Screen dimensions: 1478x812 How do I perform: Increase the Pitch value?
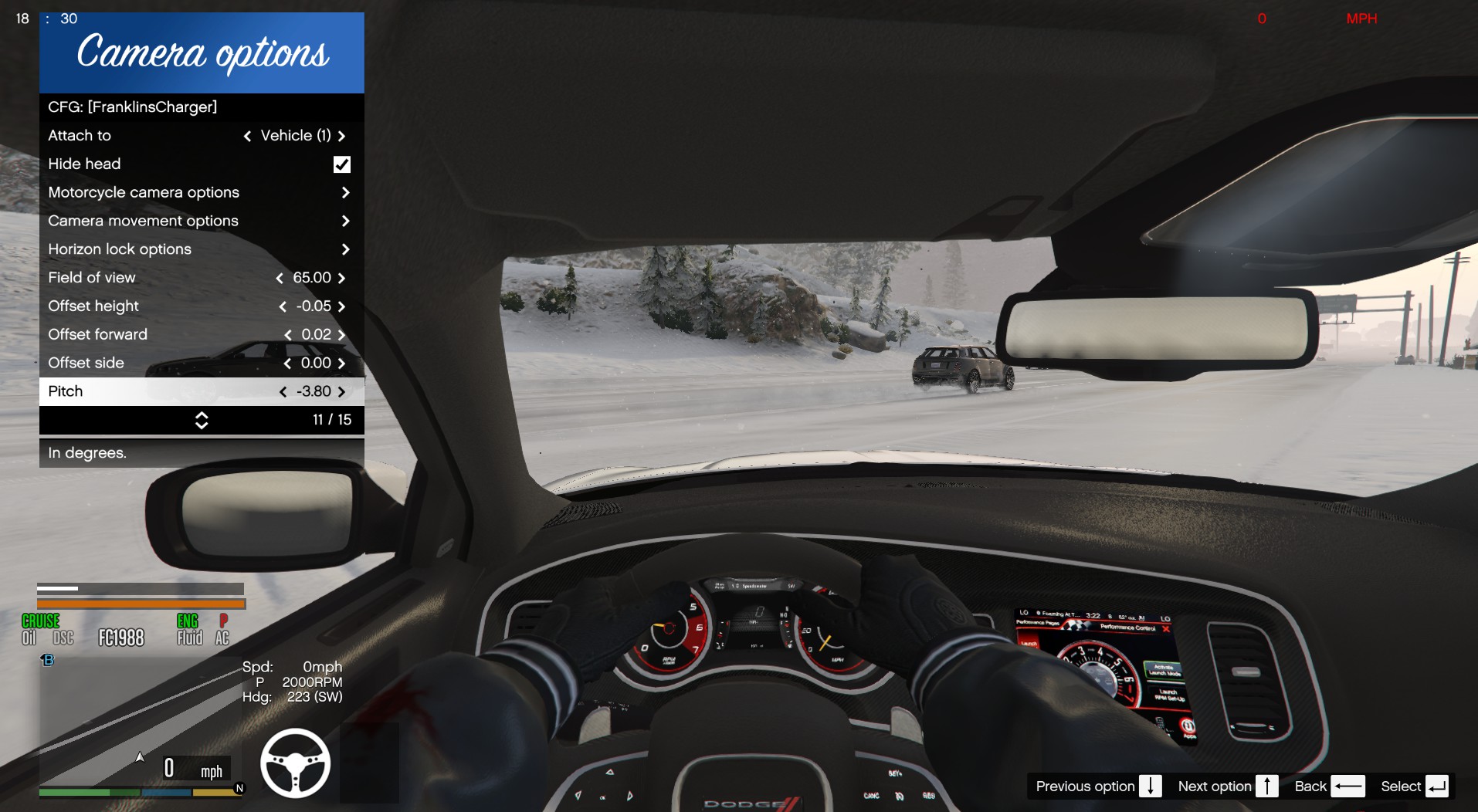coord(342,392)
